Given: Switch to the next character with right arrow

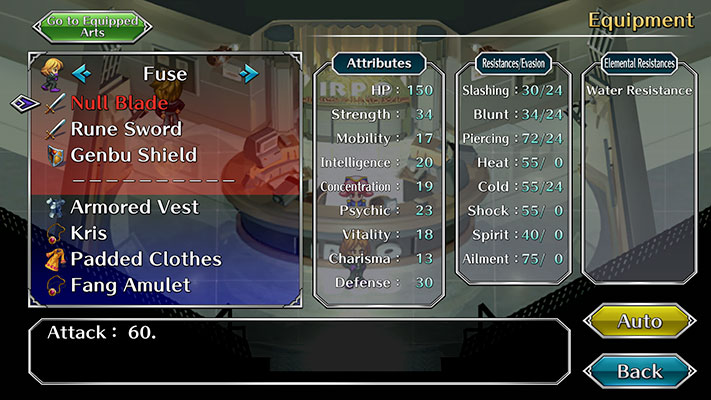Looking at the screenshot, I should click(x=249, y=73).
